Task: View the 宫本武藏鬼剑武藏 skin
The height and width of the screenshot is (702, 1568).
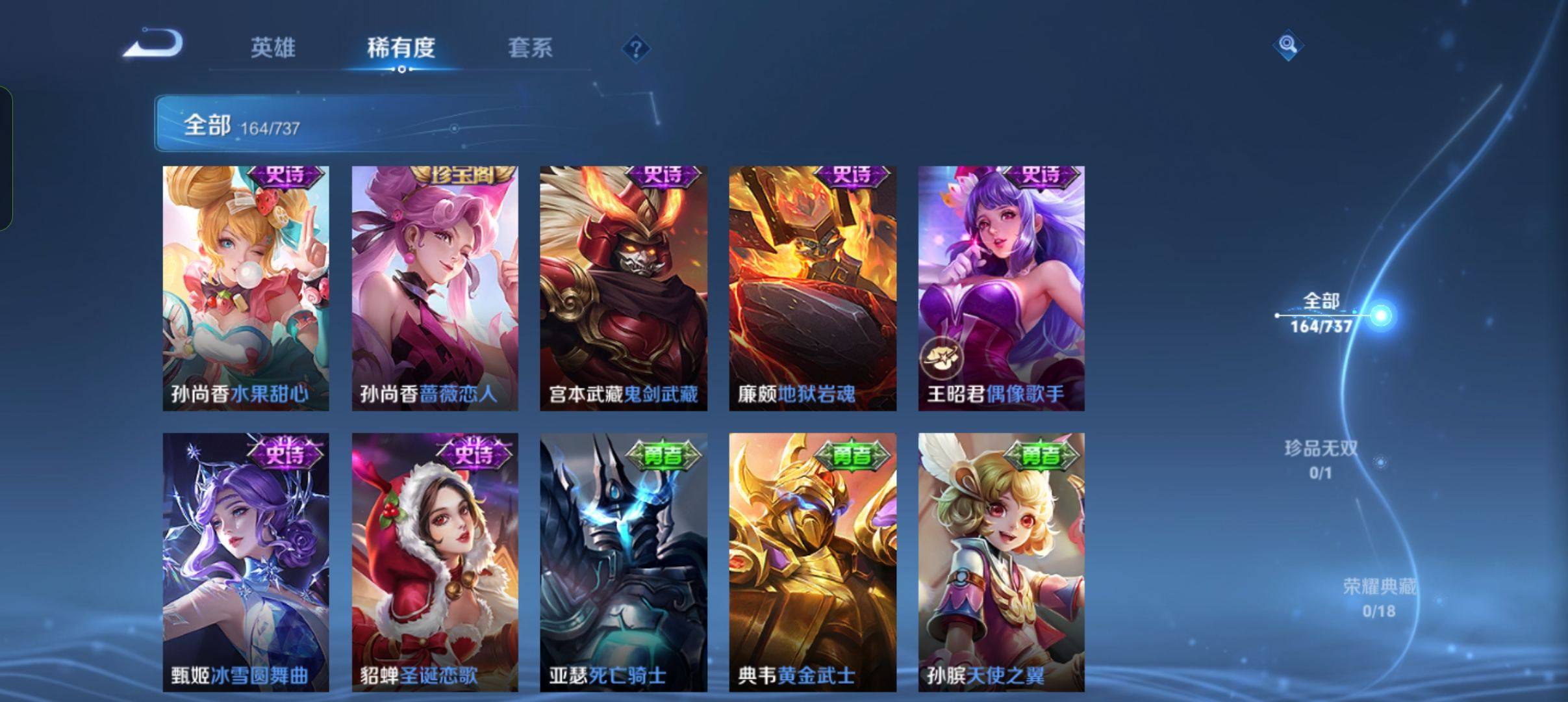Action: click(622, 286)
